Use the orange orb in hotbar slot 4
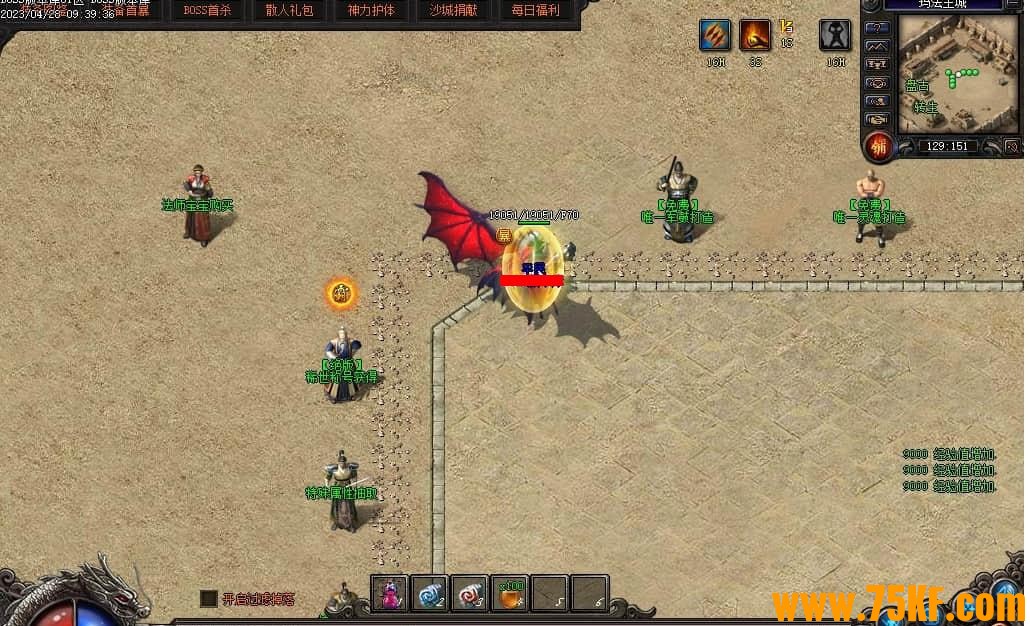This screenshot has width=1030, height=626. pos(510,594)
